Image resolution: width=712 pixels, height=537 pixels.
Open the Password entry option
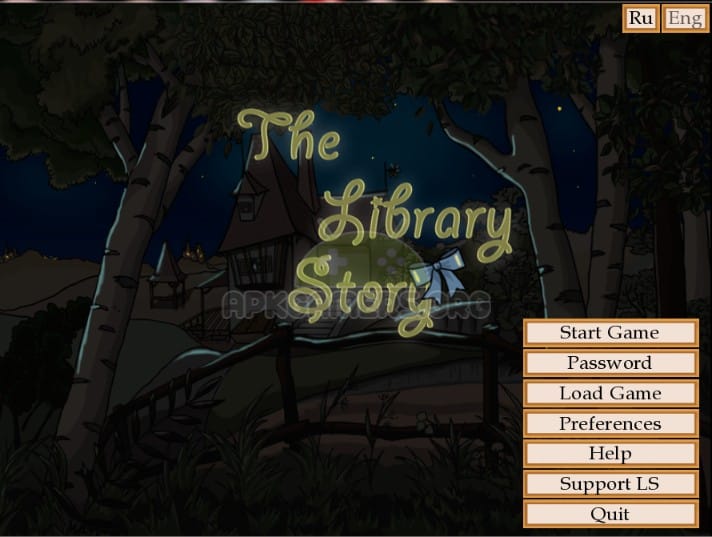pyautogui.click(x=609, y=363)
